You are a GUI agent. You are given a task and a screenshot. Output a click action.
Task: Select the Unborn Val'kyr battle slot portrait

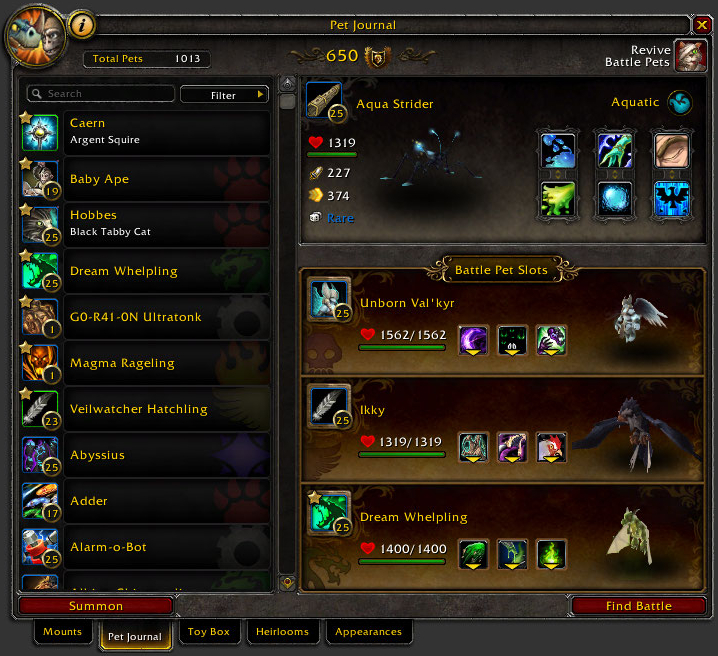click(328, 299)
